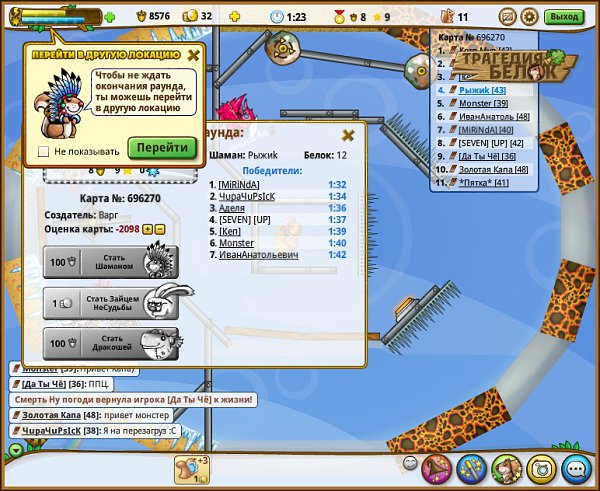Close the round results window
Viewport: 600px width, 491px height.
[348, 135]
